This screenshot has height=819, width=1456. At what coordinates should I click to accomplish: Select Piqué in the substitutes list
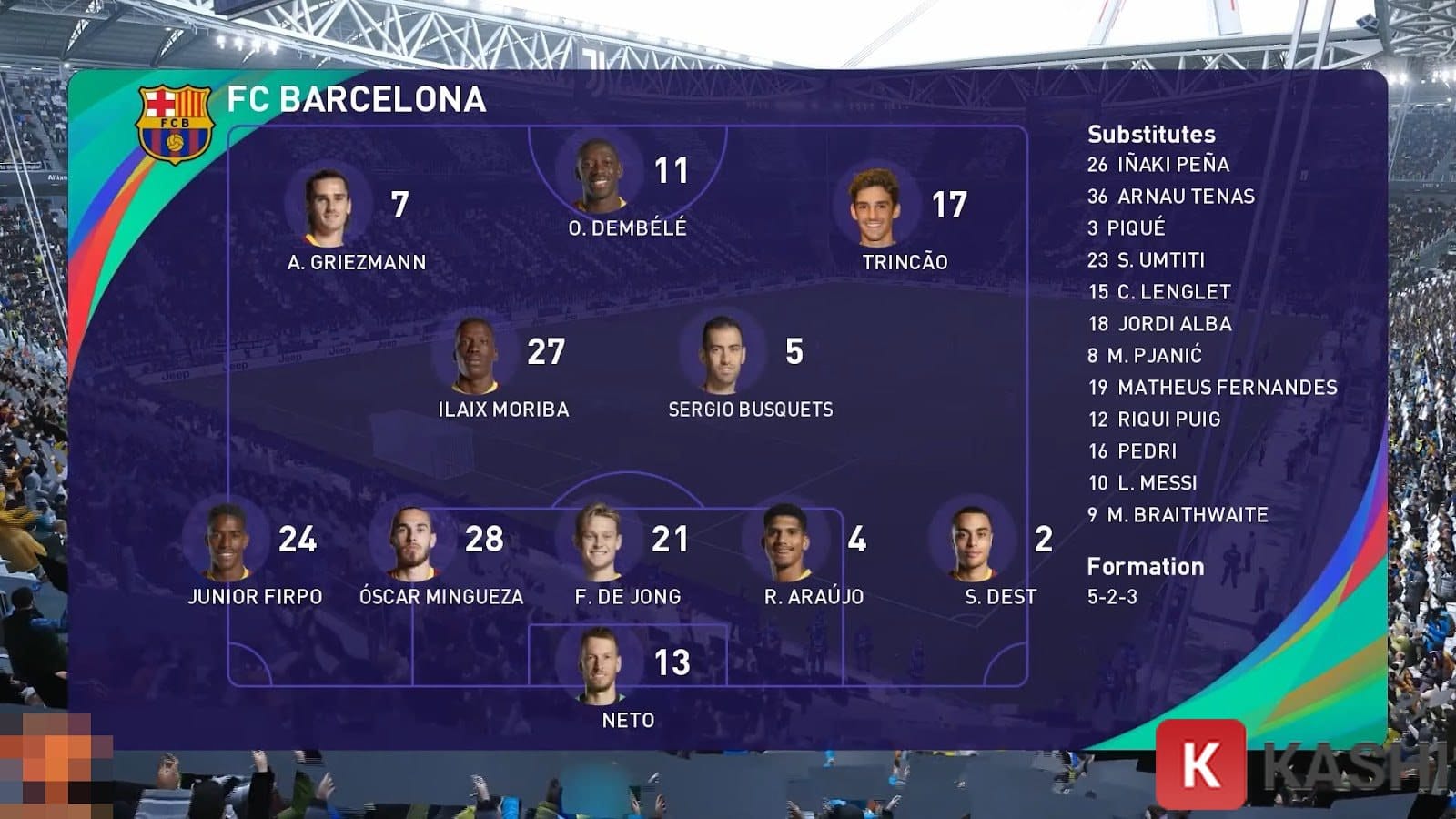point(1127,228)
